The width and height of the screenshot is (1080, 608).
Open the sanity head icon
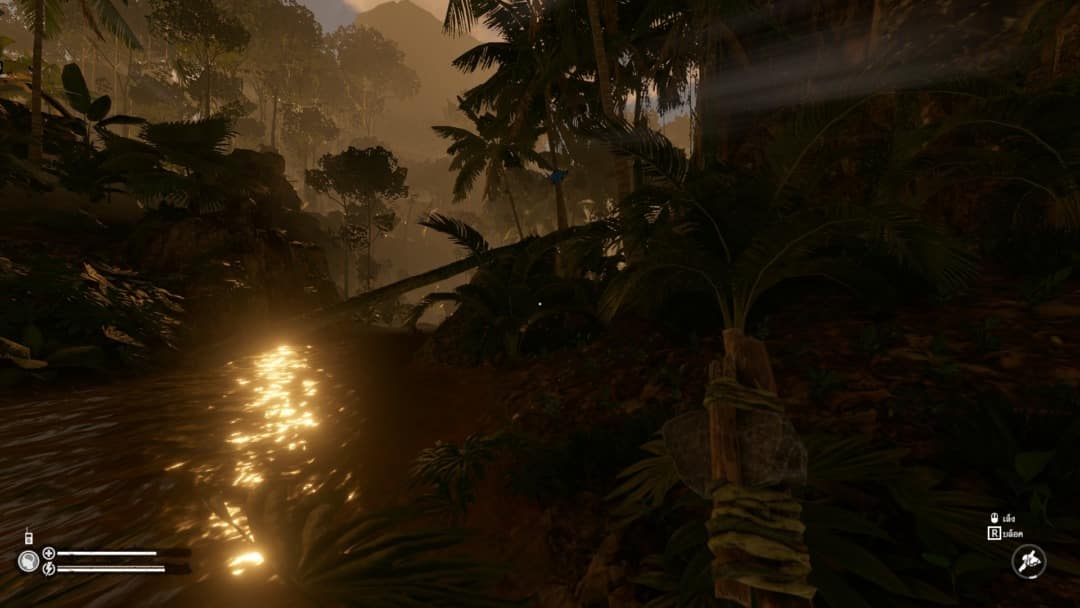point(29,561)
